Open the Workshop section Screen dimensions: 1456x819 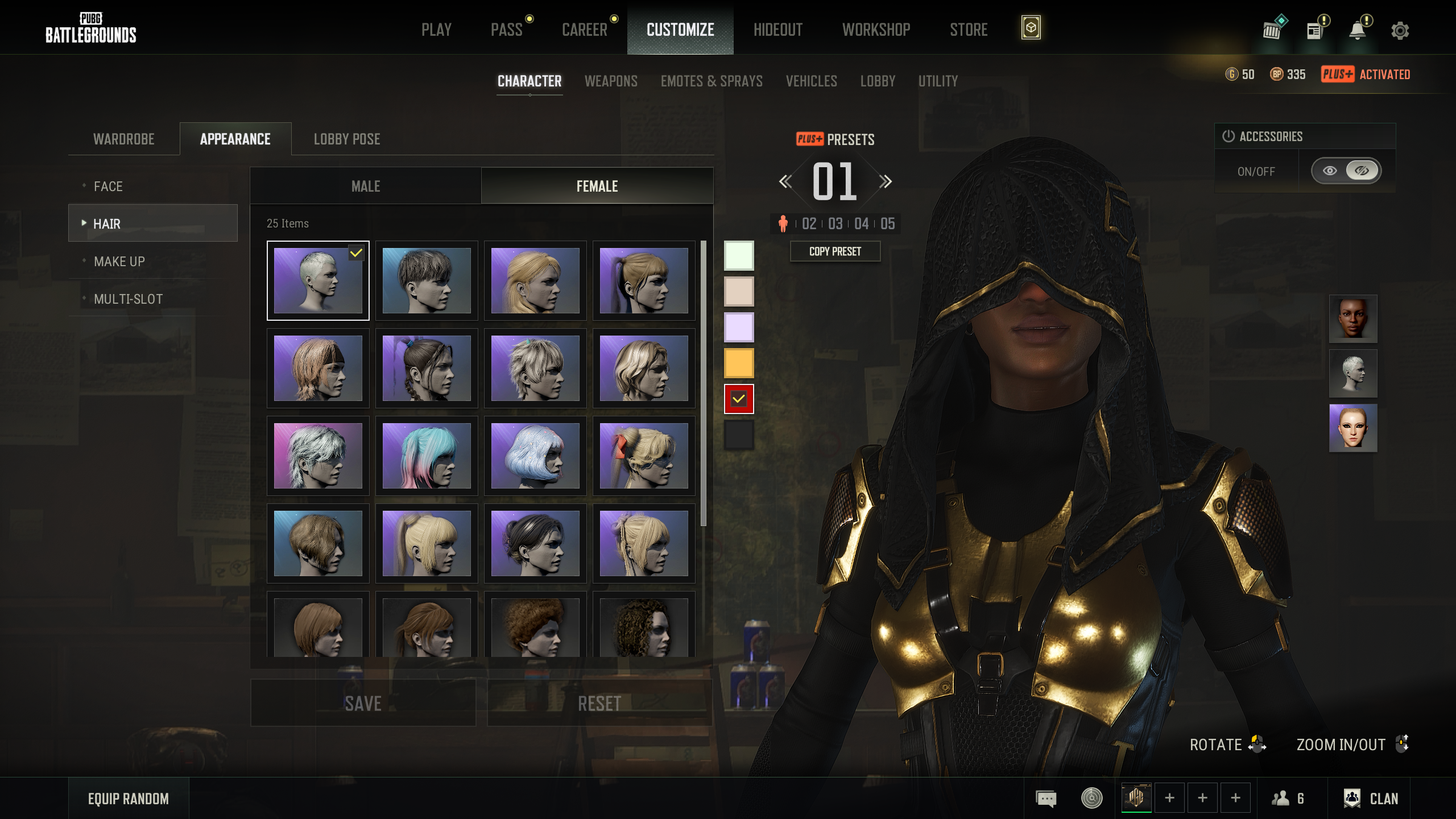point(876,30)
